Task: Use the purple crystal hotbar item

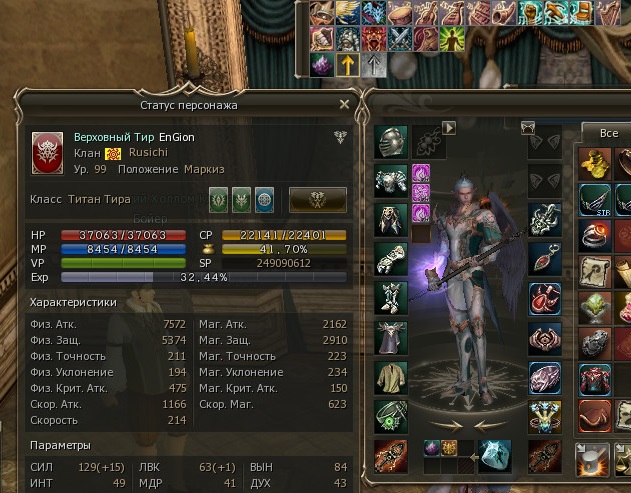Action: click(322, 64)
